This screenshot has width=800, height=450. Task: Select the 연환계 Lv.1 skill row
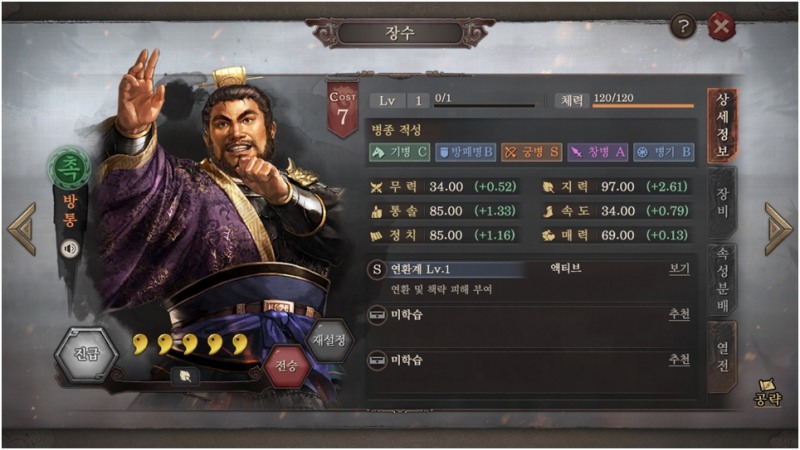450,269
